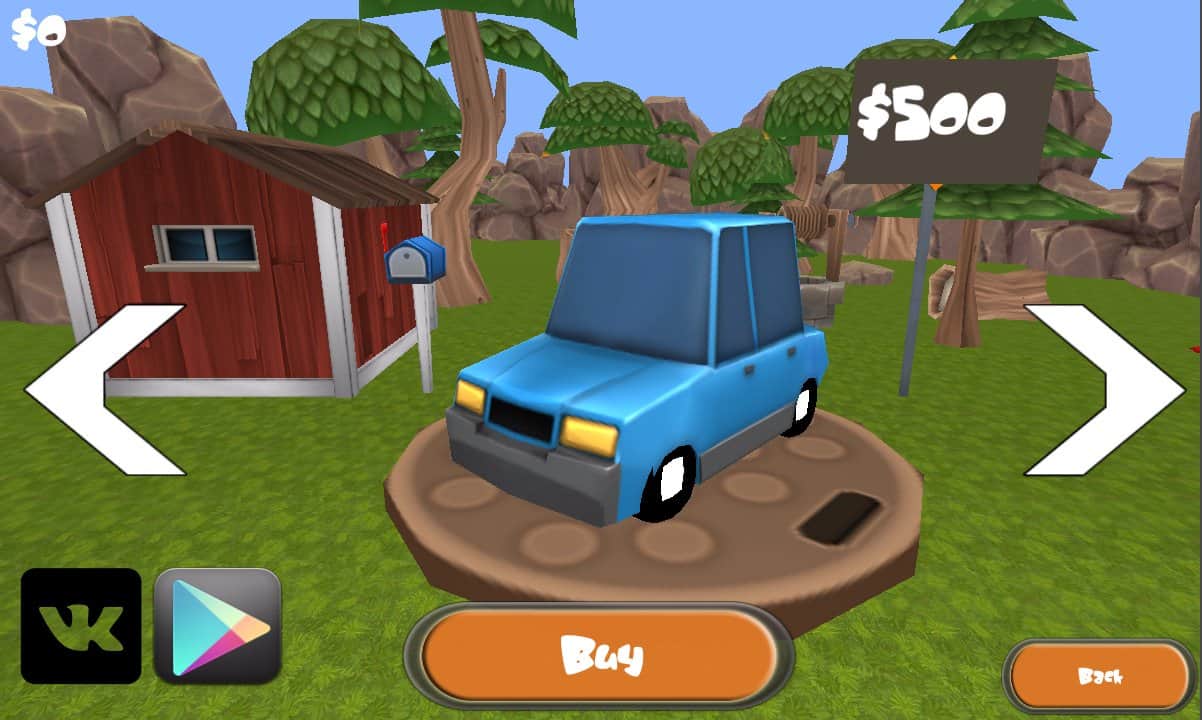Go back with the Back button
1202x720 pixels.
(x=1099, y=676)
